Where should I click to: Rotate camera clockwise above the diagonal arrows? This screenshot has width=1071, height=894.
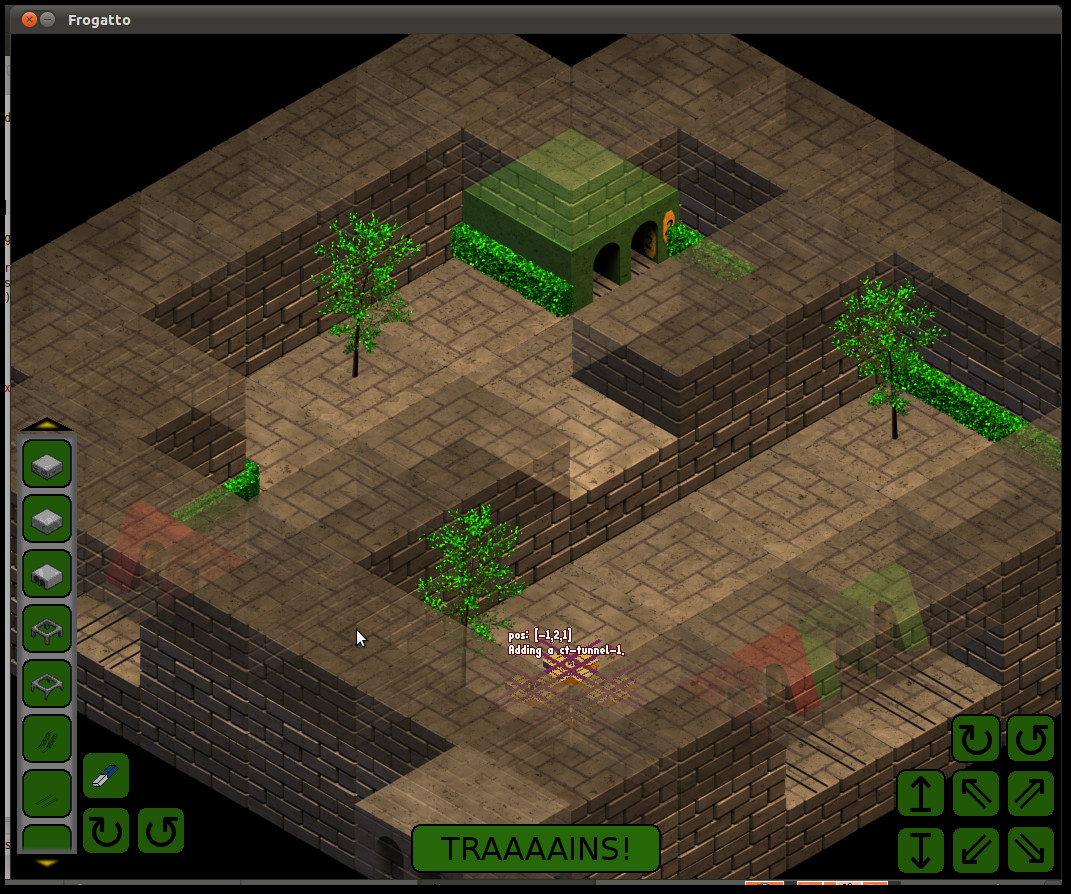[x=975, y=740]
